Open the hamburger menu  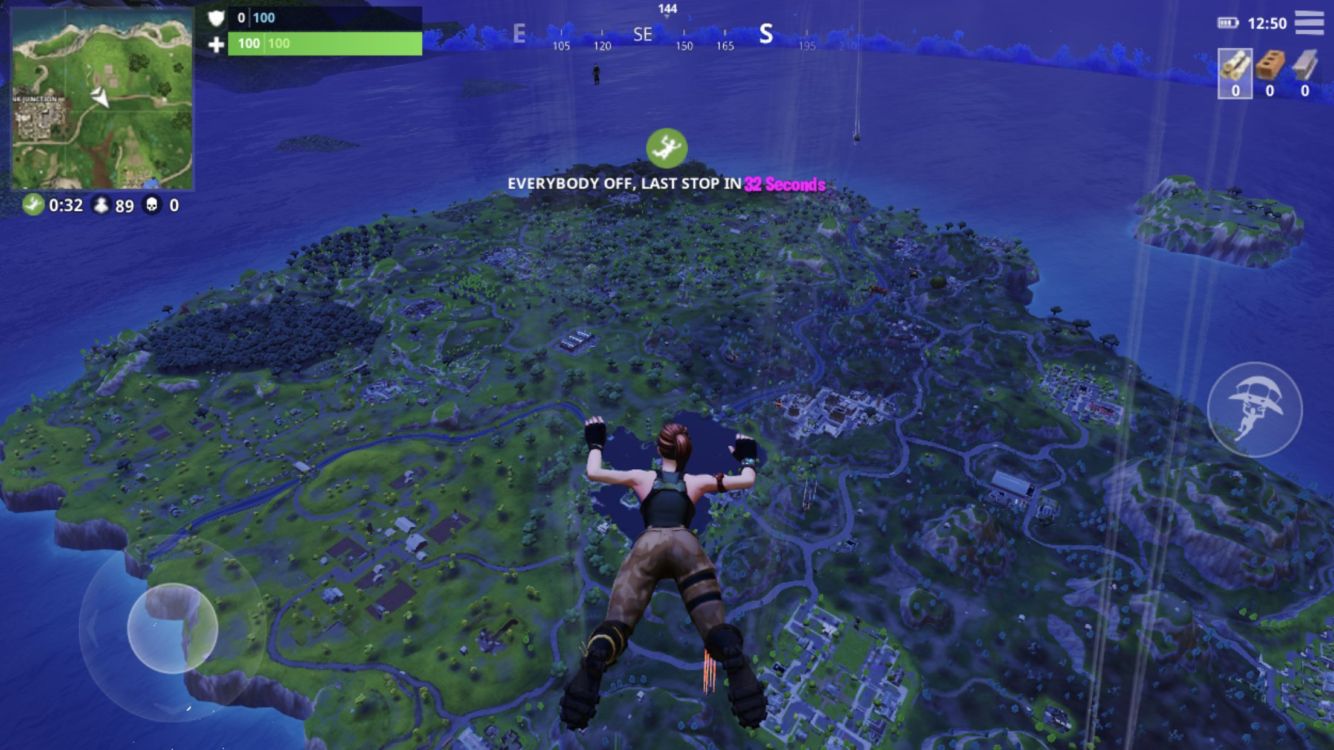(1309, 22)
